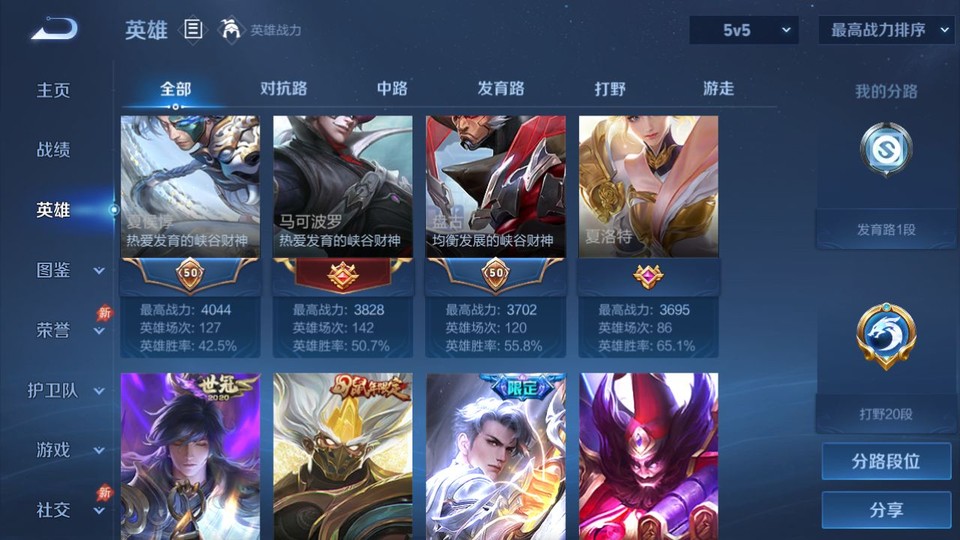Open the 最高战力排序 sort dropdown
This screenshot has height=540, width=960.
point(887,30)
